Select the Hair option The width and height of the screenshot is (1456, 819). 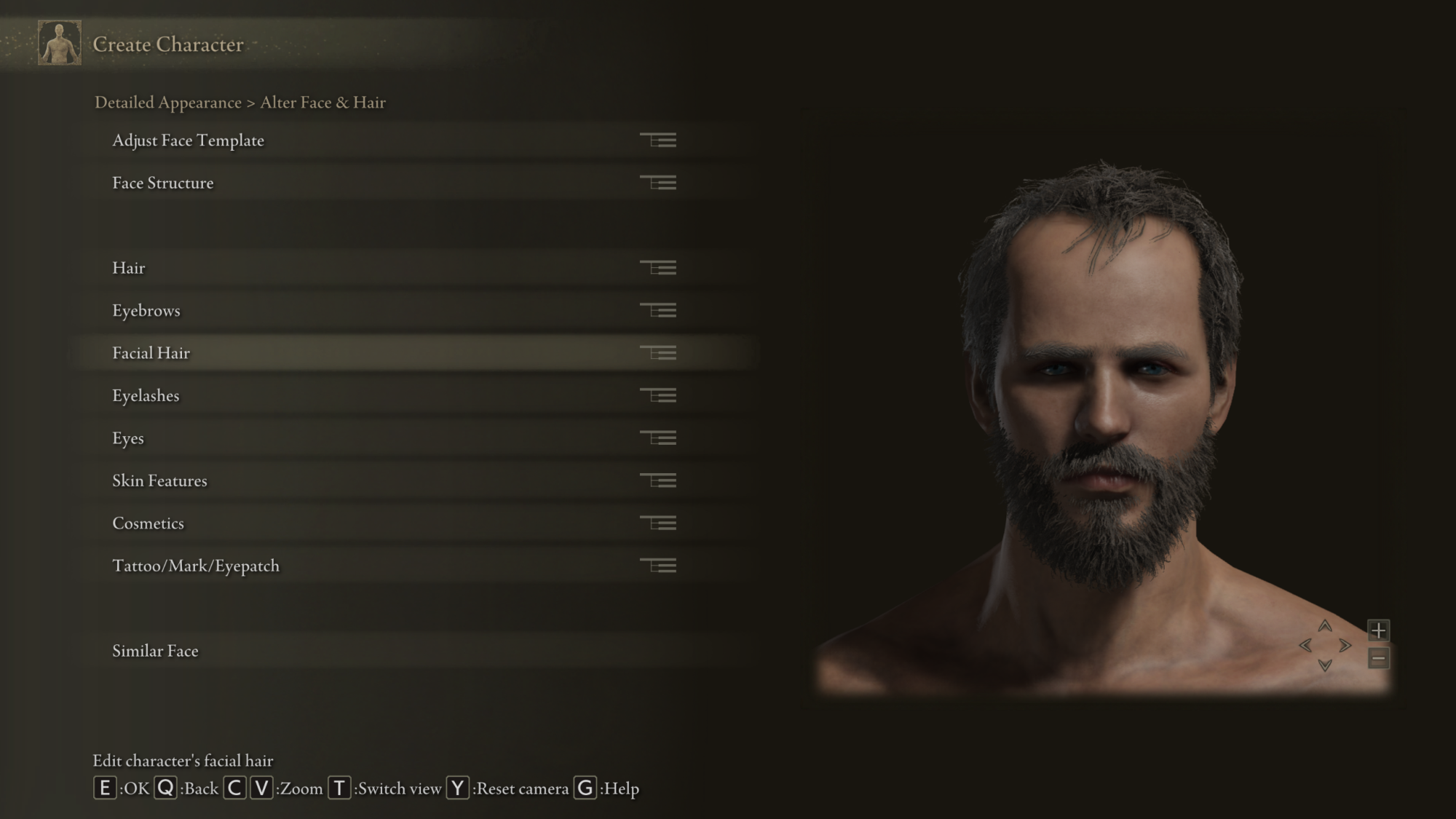(x=129, y=268)
